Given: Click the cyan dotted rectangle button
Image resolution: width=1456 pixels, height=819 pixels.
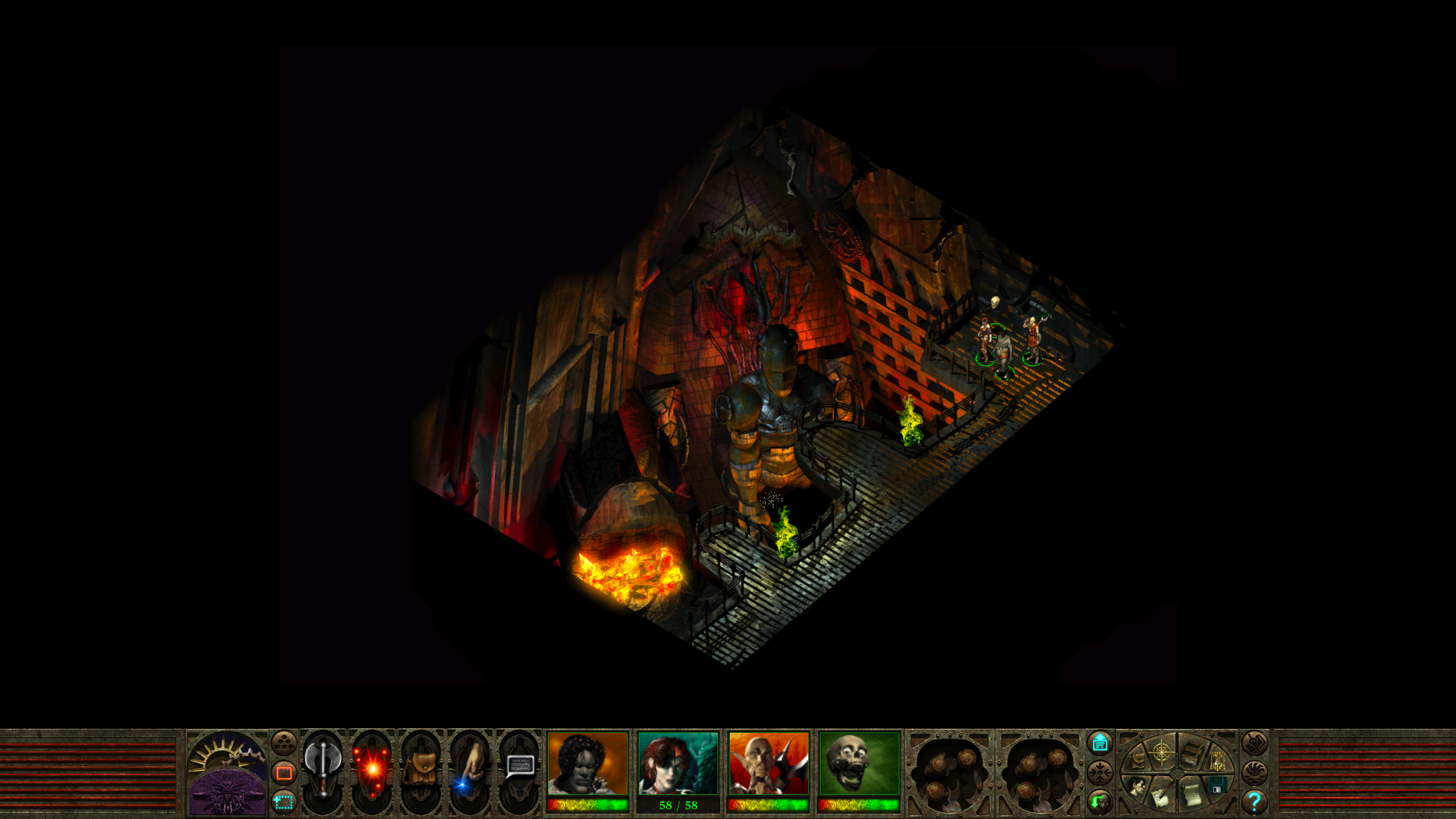Looking at the screenshot, I should click(x=284, y=801).
